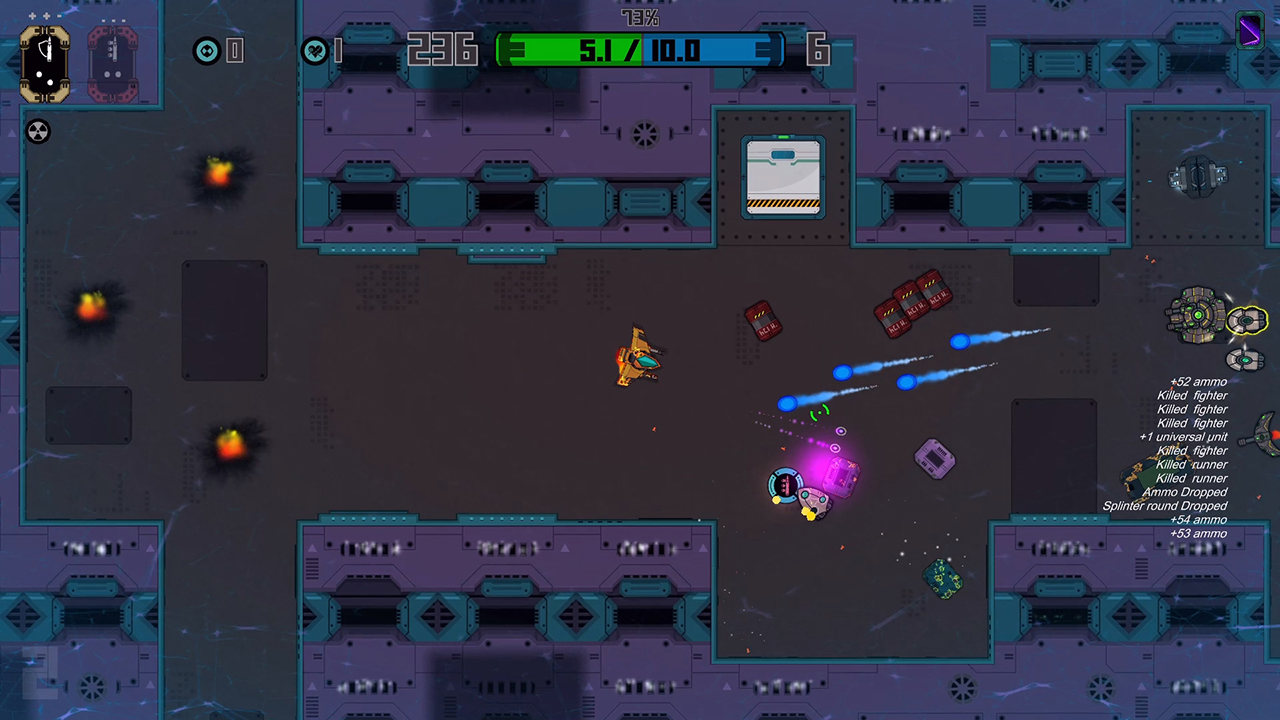
Task: Click the heart health icon in the HUD
Action: coord(316,51)
